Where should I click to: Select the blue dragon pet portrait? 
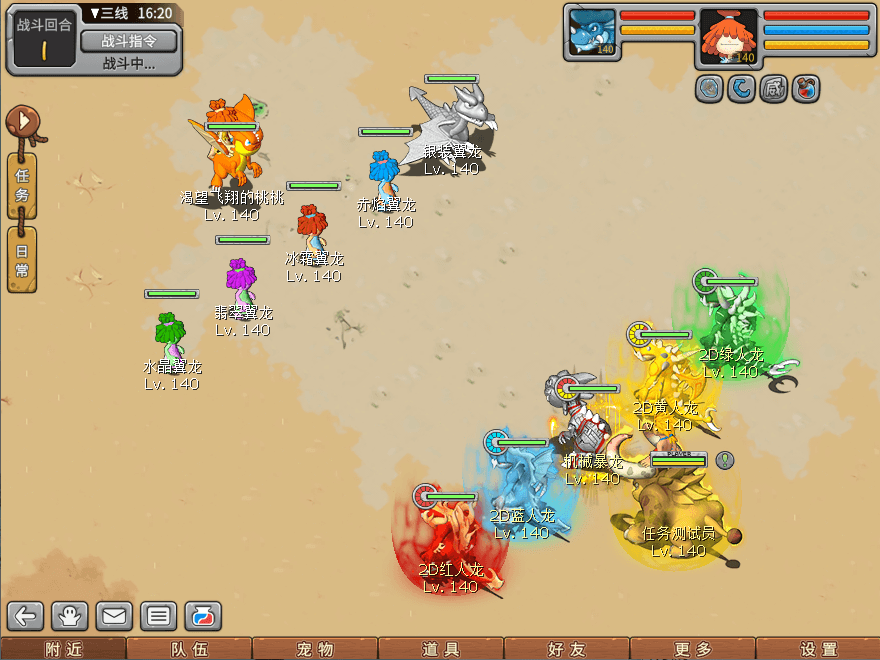tap(591, 33)
